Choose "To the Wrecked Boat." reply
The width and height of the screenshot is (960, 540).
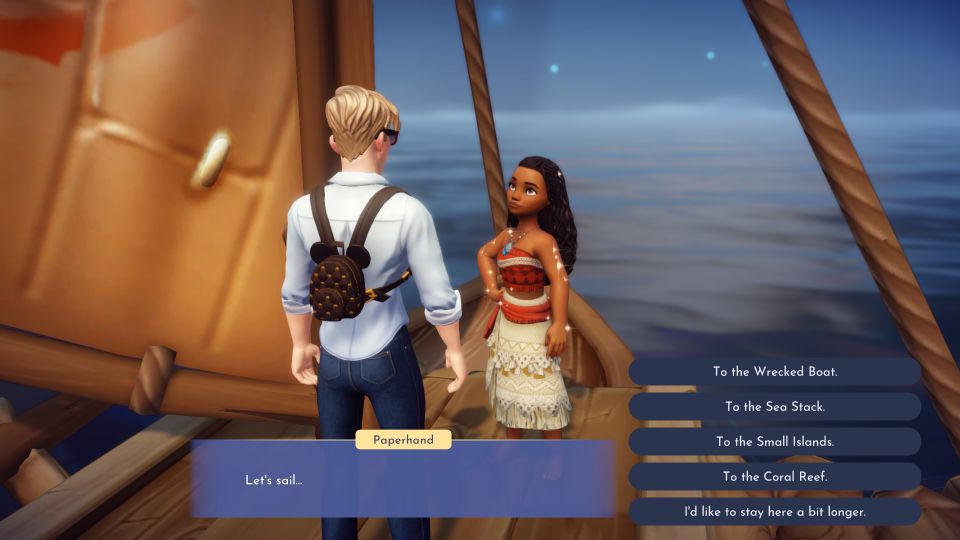coord(775,372)
